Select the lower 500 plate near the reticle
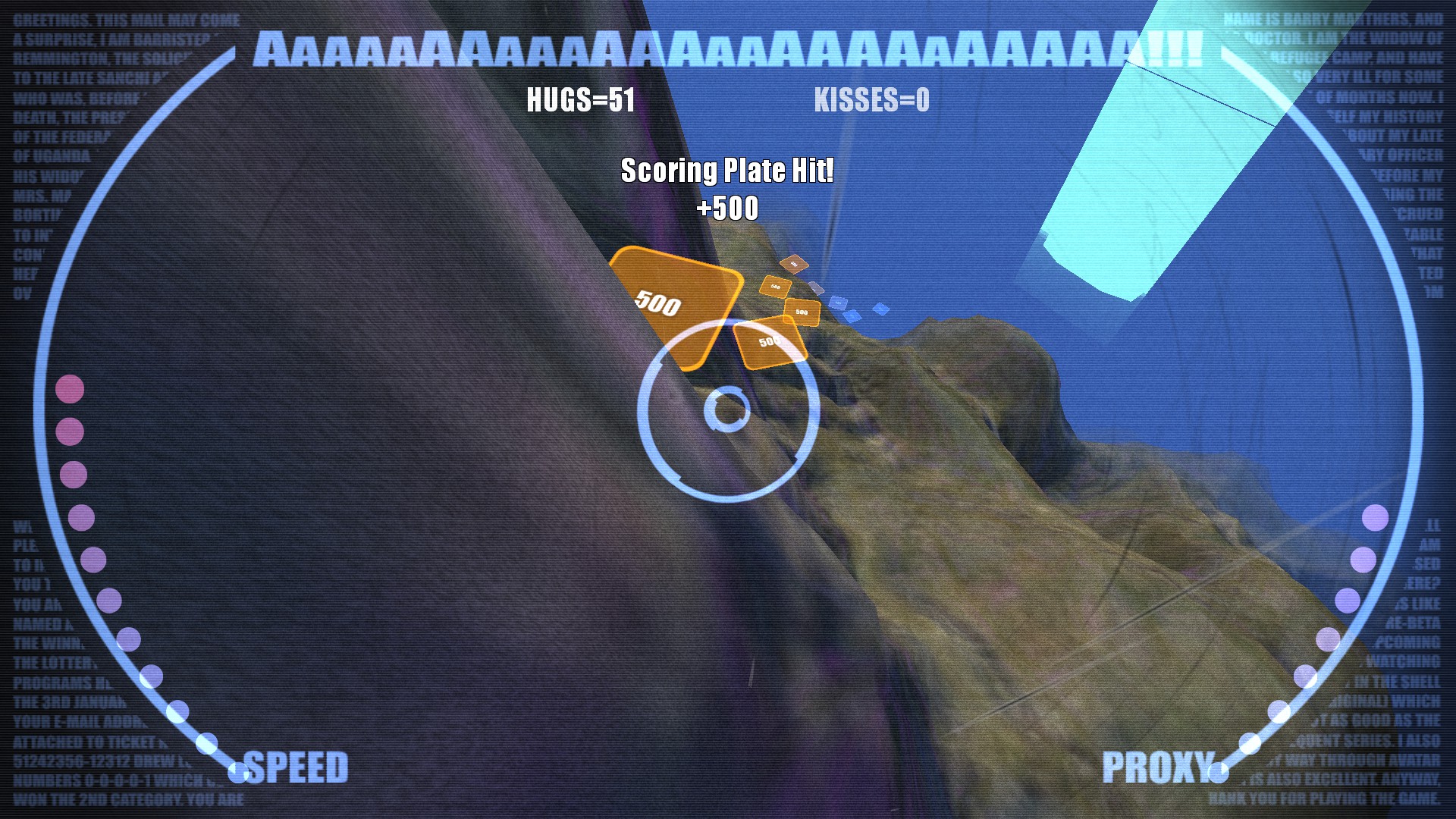The width and height of the screenshot is (1456, 819). (x=768, y=343)
